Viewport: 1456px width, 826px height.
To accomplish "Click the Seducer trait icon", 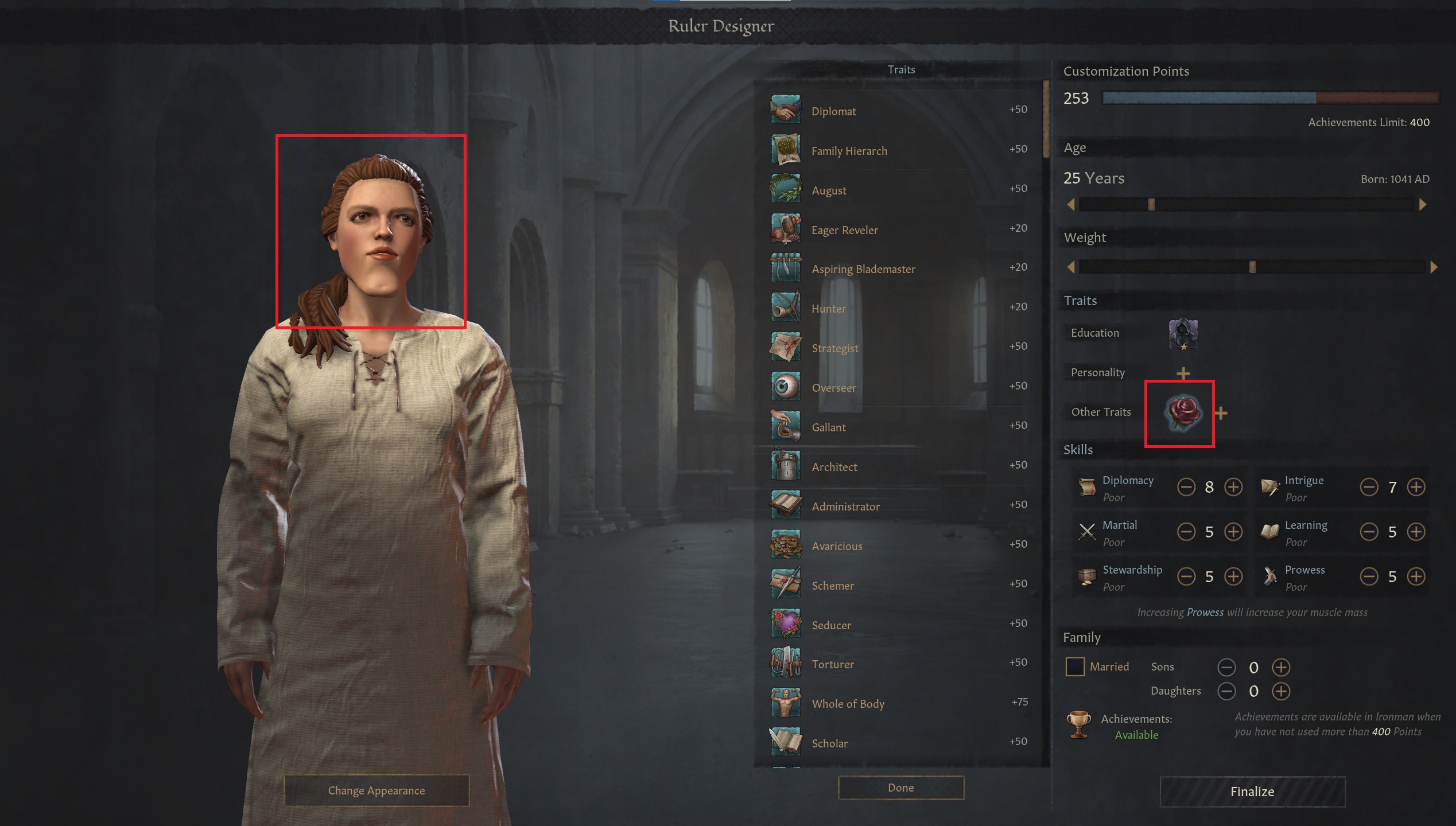I will point(785,623).
